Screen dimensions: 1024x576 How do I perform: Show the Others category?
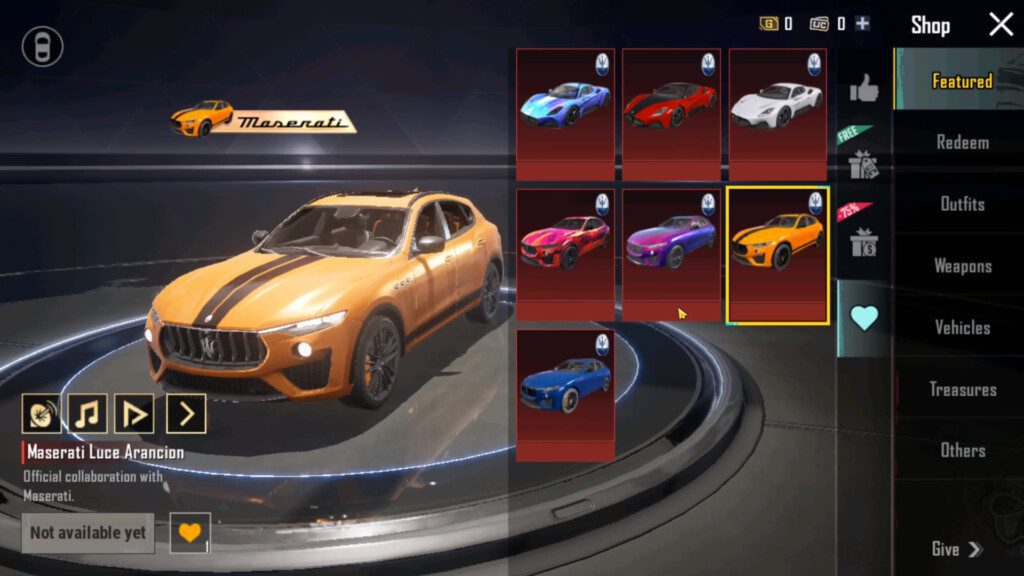tap(962, 450)
